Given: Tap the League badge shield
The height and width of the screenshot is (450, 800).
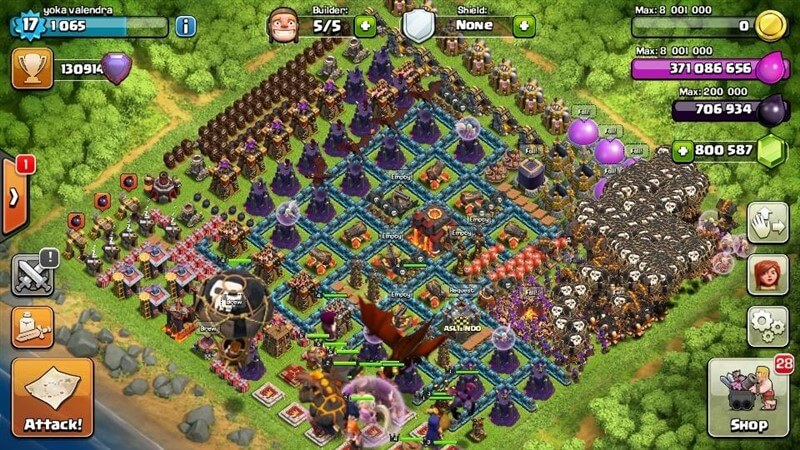Looking at the screenshot, I should click(117, 68).
